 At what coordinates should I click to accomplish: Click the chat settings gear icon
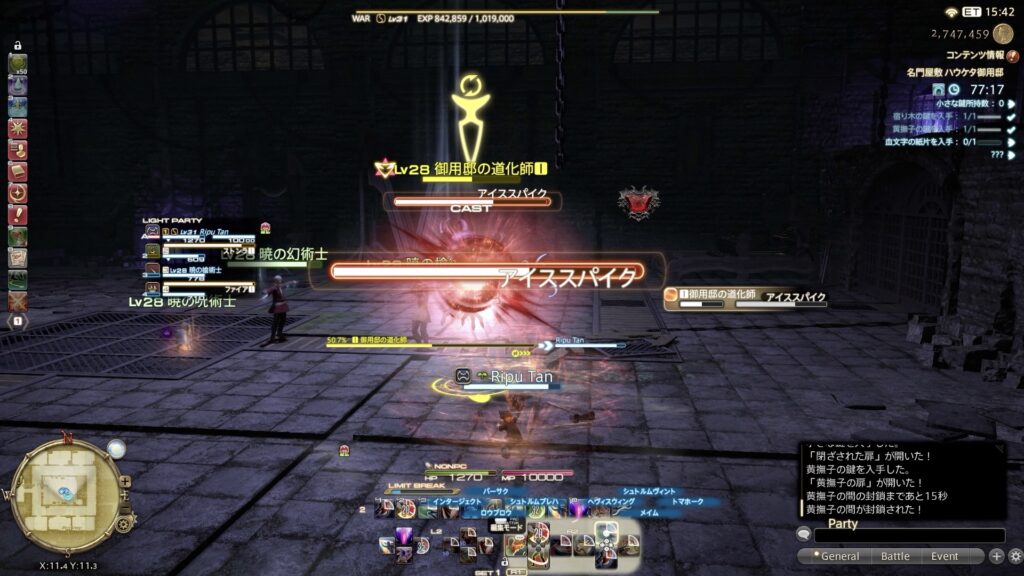(x=1015, y=556)
